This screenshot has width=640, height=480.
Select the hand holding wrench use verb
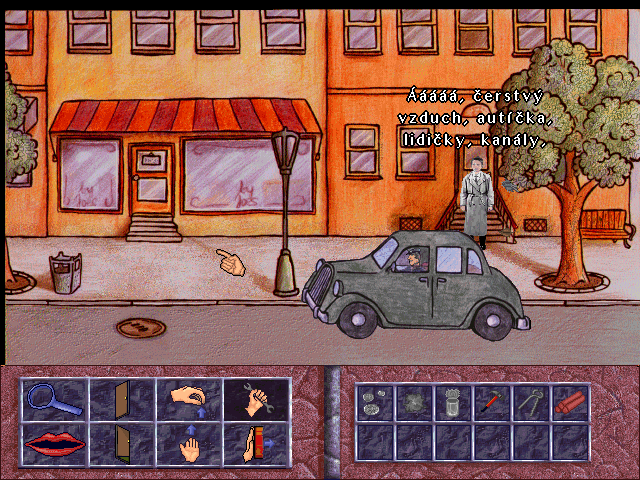[254, 401]
